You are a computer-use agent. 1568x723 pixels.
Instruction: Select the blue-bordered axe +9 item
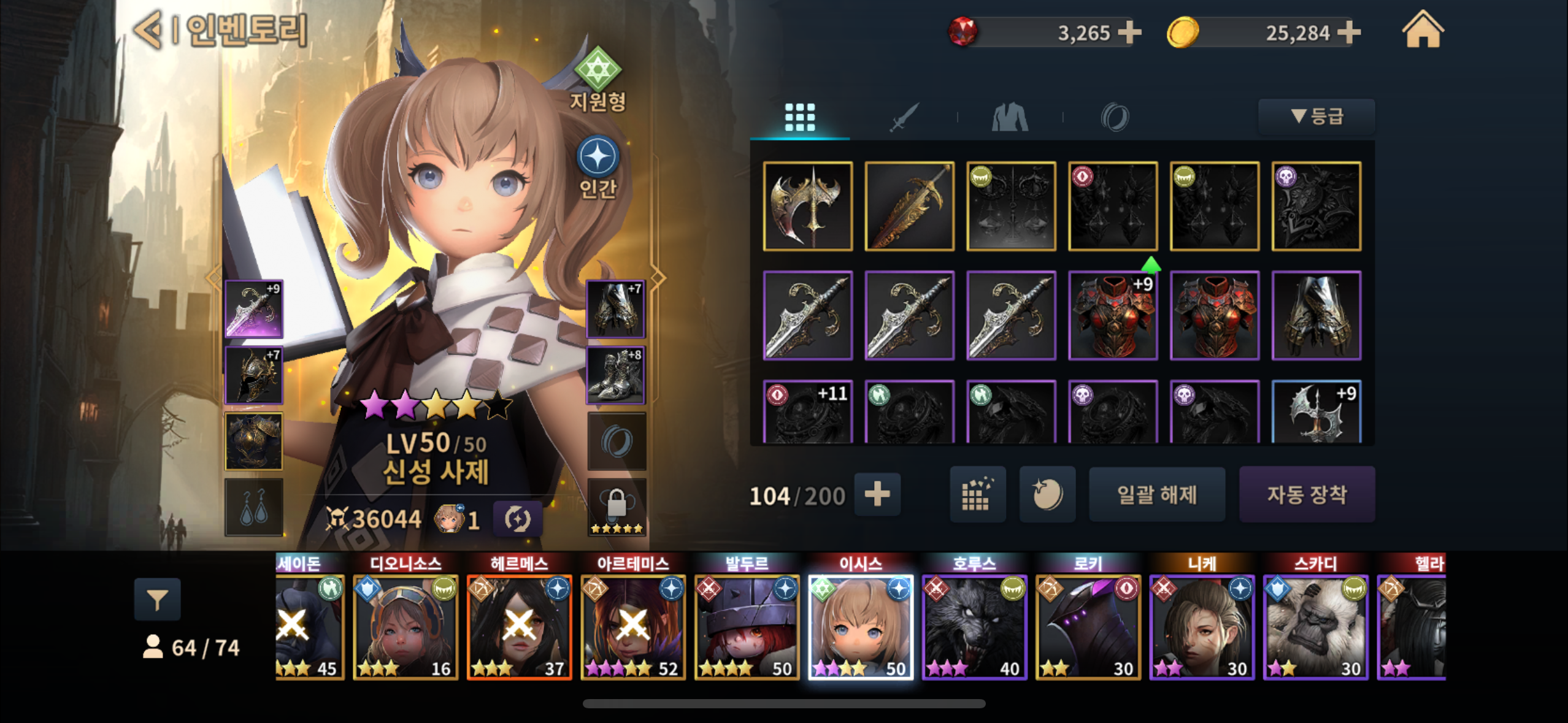[x=1316, y=411]
